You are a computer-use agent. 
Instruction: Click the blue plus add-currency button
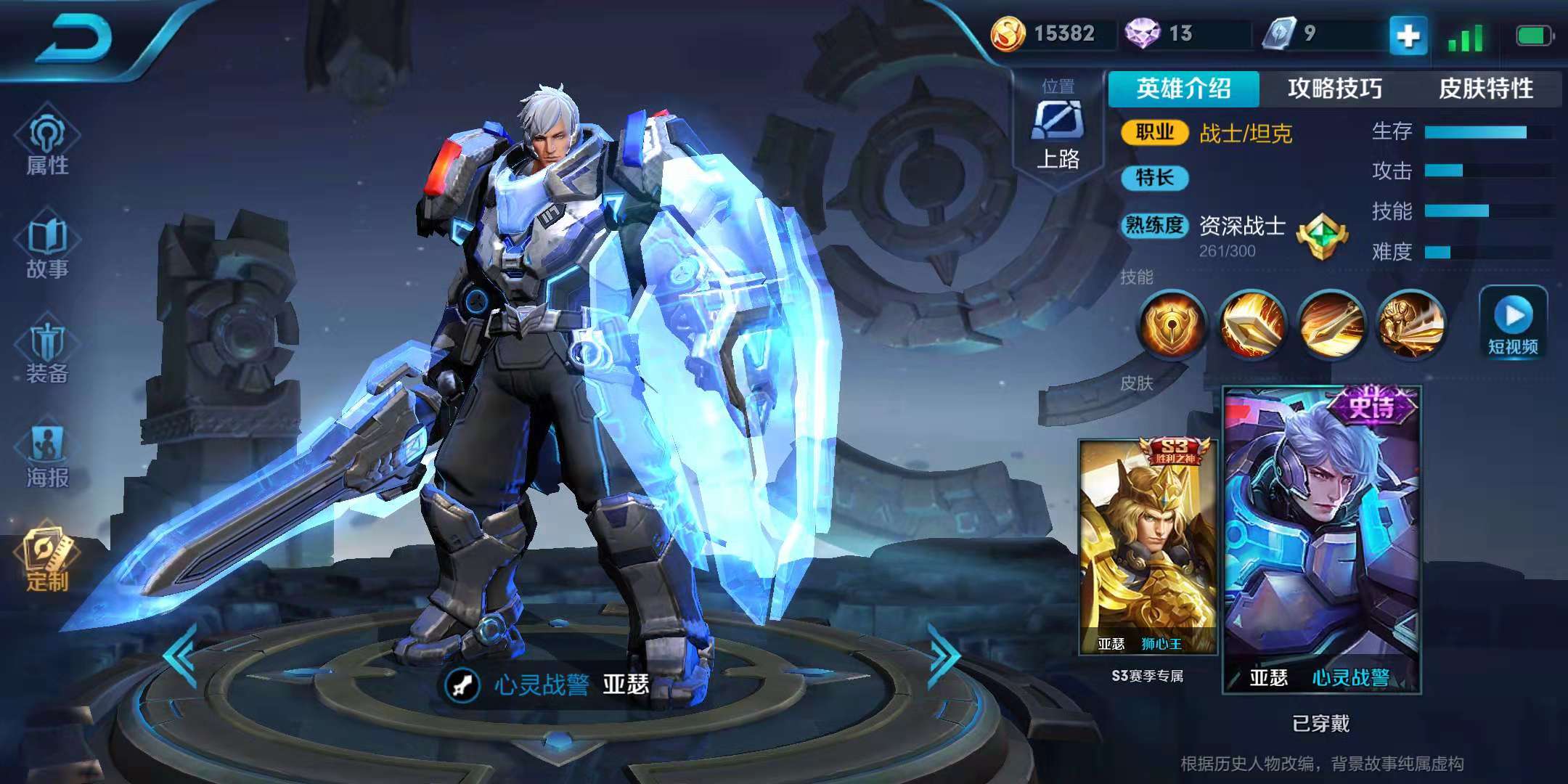coord(1408,35)
